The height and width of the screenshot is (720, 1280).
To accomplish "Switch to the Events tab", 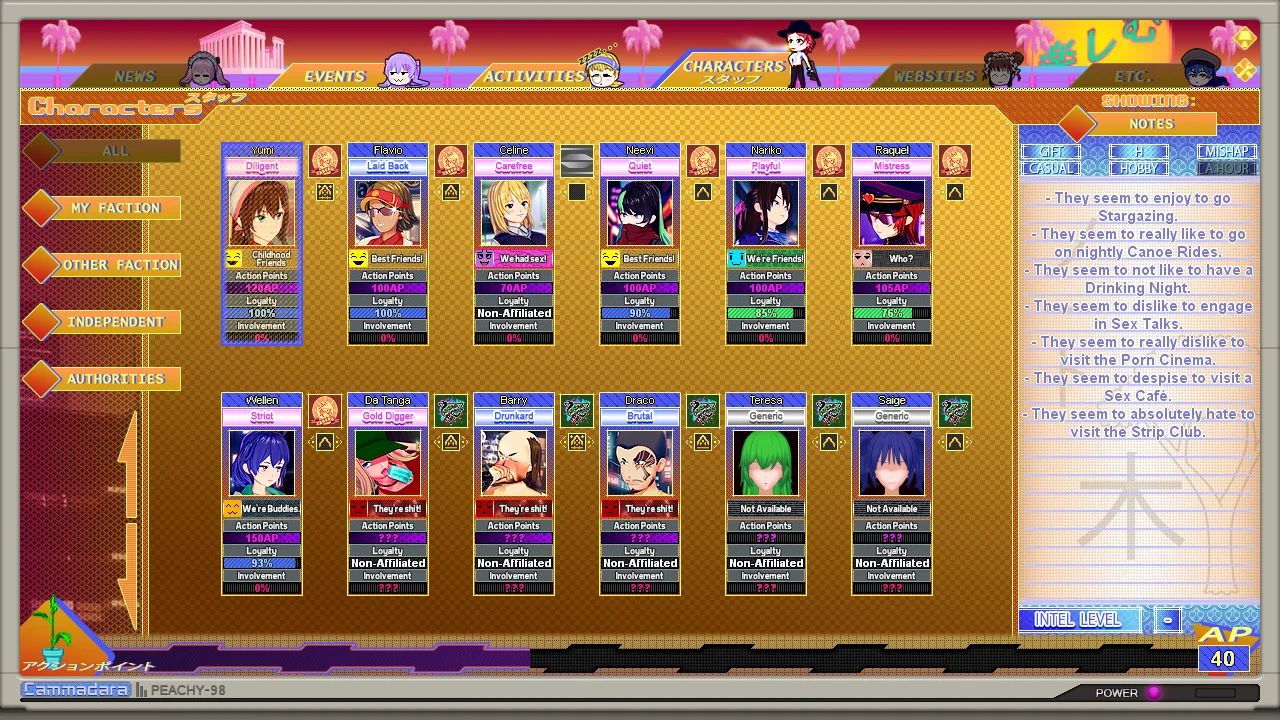I will pos(334,76).
